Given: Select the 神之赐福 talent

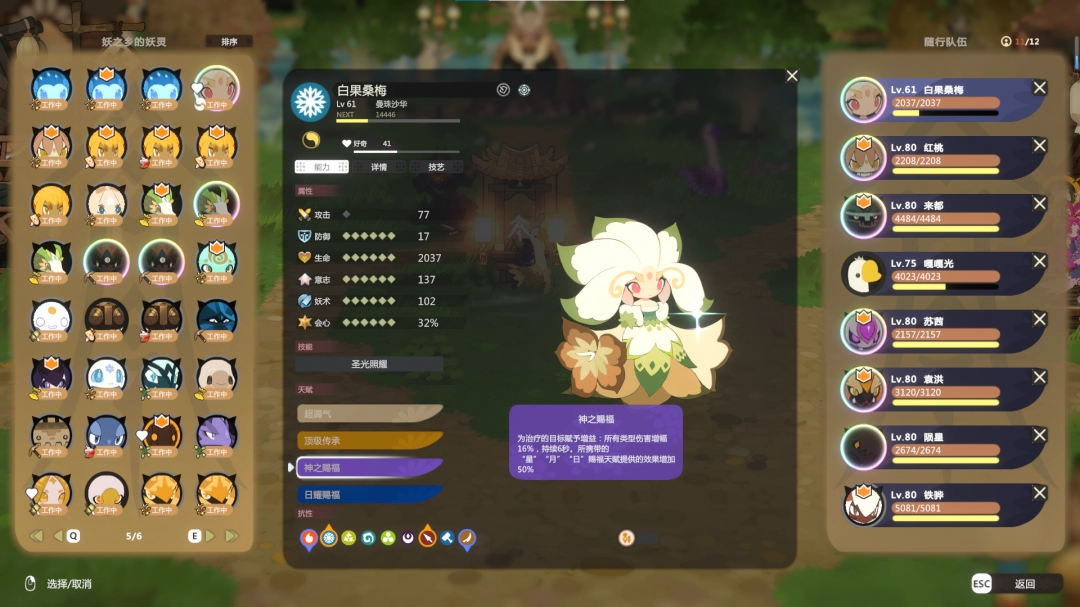Looking at the screenshot, I should click(369, 467).
